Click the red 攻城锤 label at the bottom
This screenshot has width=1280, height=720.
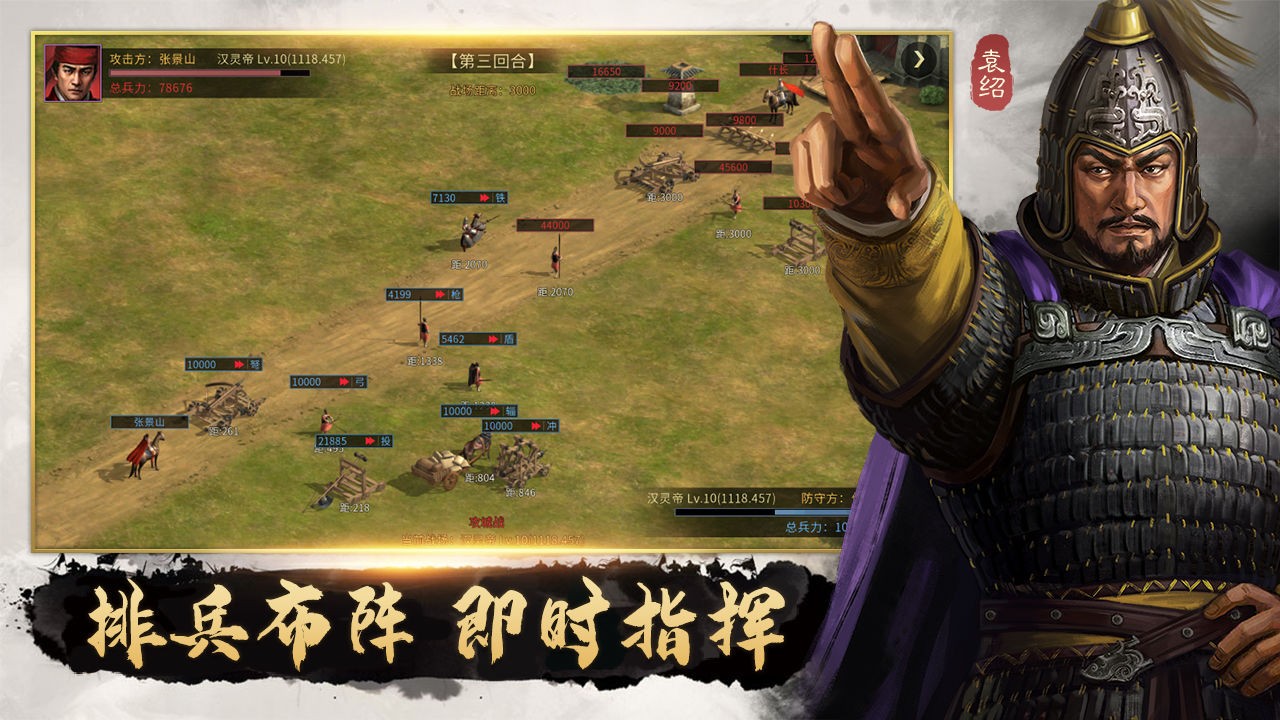[485, 521]
